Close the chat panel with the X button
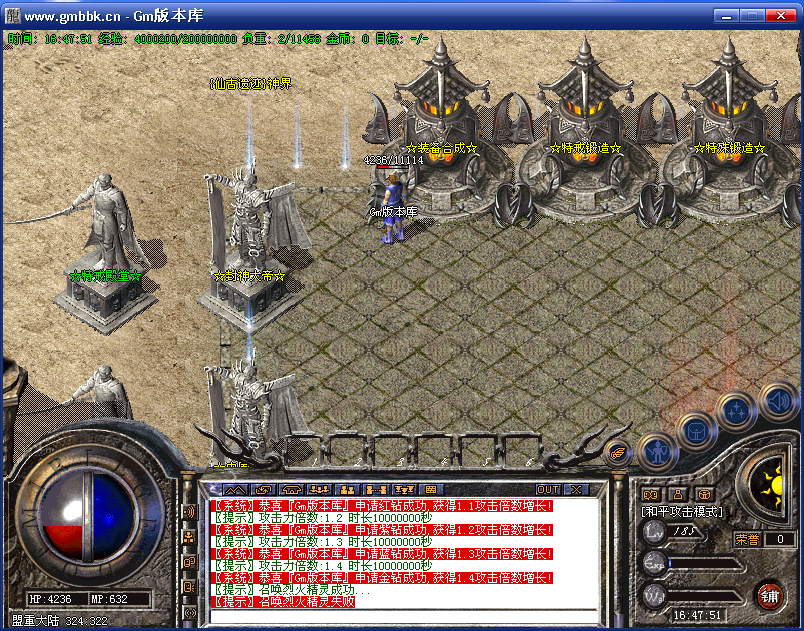The height and width of the screenshot is (631, 804). pyautogui.click(x=576, y=489)
